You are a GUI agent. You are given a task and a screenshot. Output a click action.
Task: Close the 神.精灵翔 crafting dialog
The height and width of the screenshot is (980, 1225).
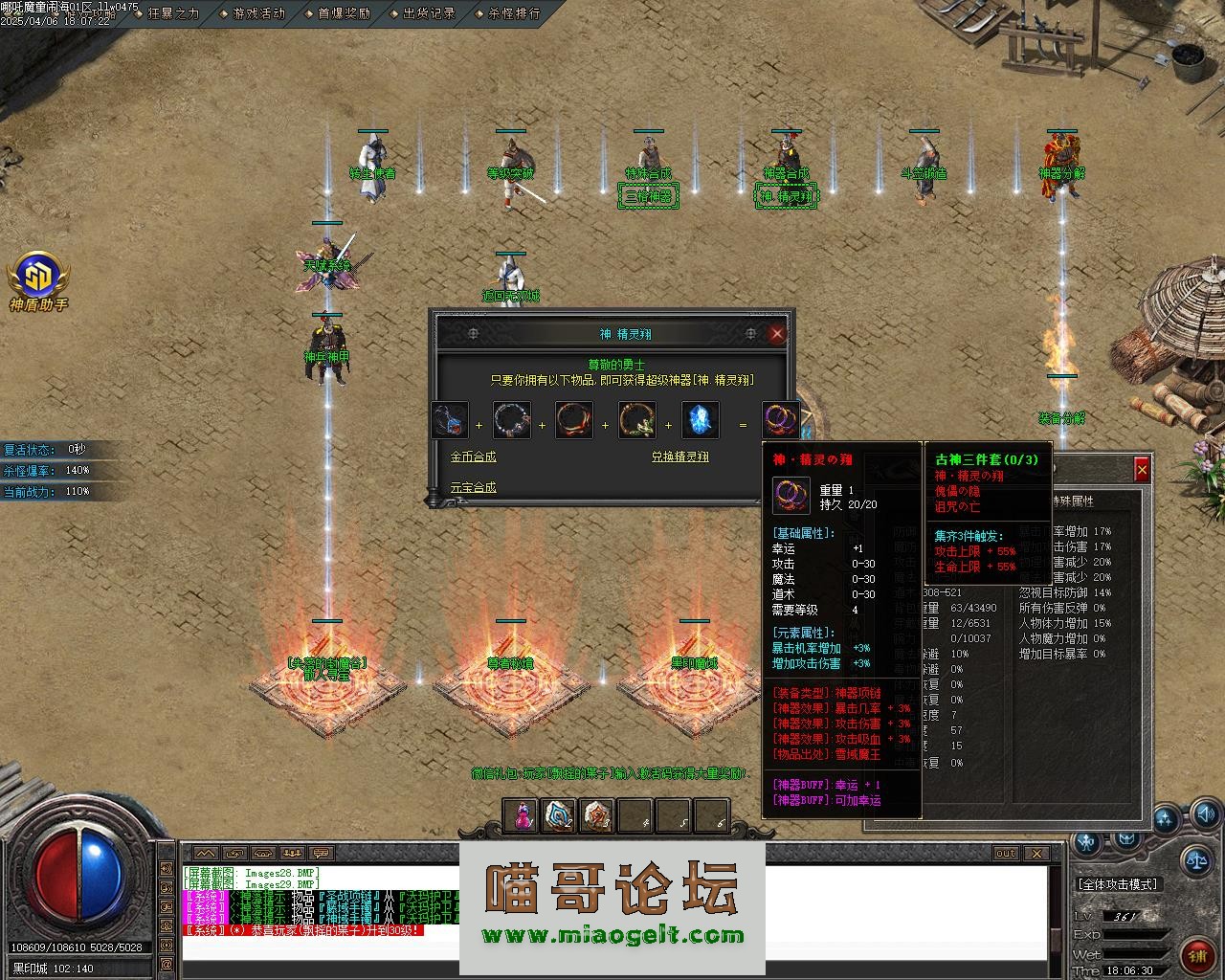click(777, 333)
